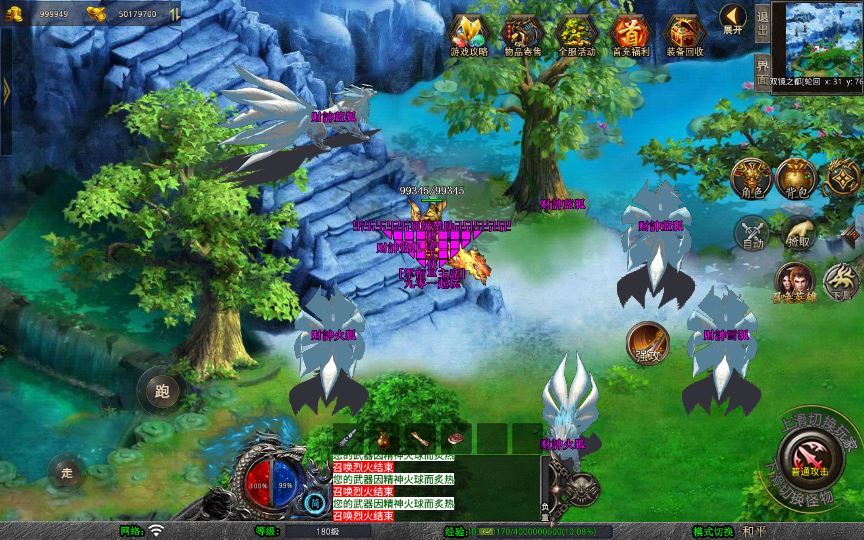
Task: Open the 游戏攻略 game guide icon
Action: pyautogui.click(x=469, y=33)
